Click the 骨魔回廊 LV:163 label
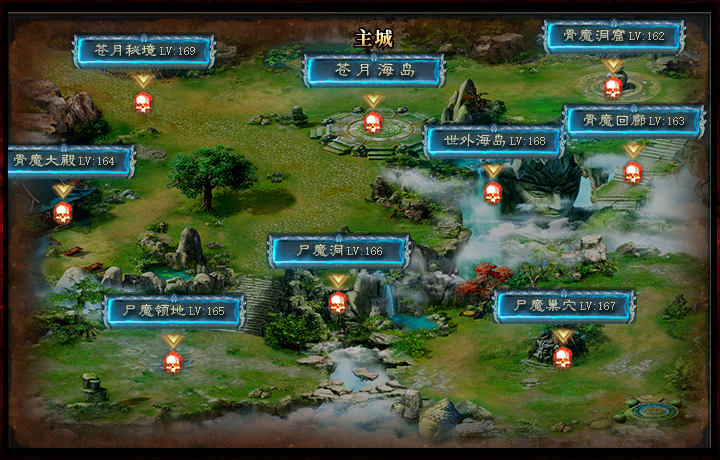The width and height of the screenshot is (720, 460). pyautogui.click(x=634, y=121)
